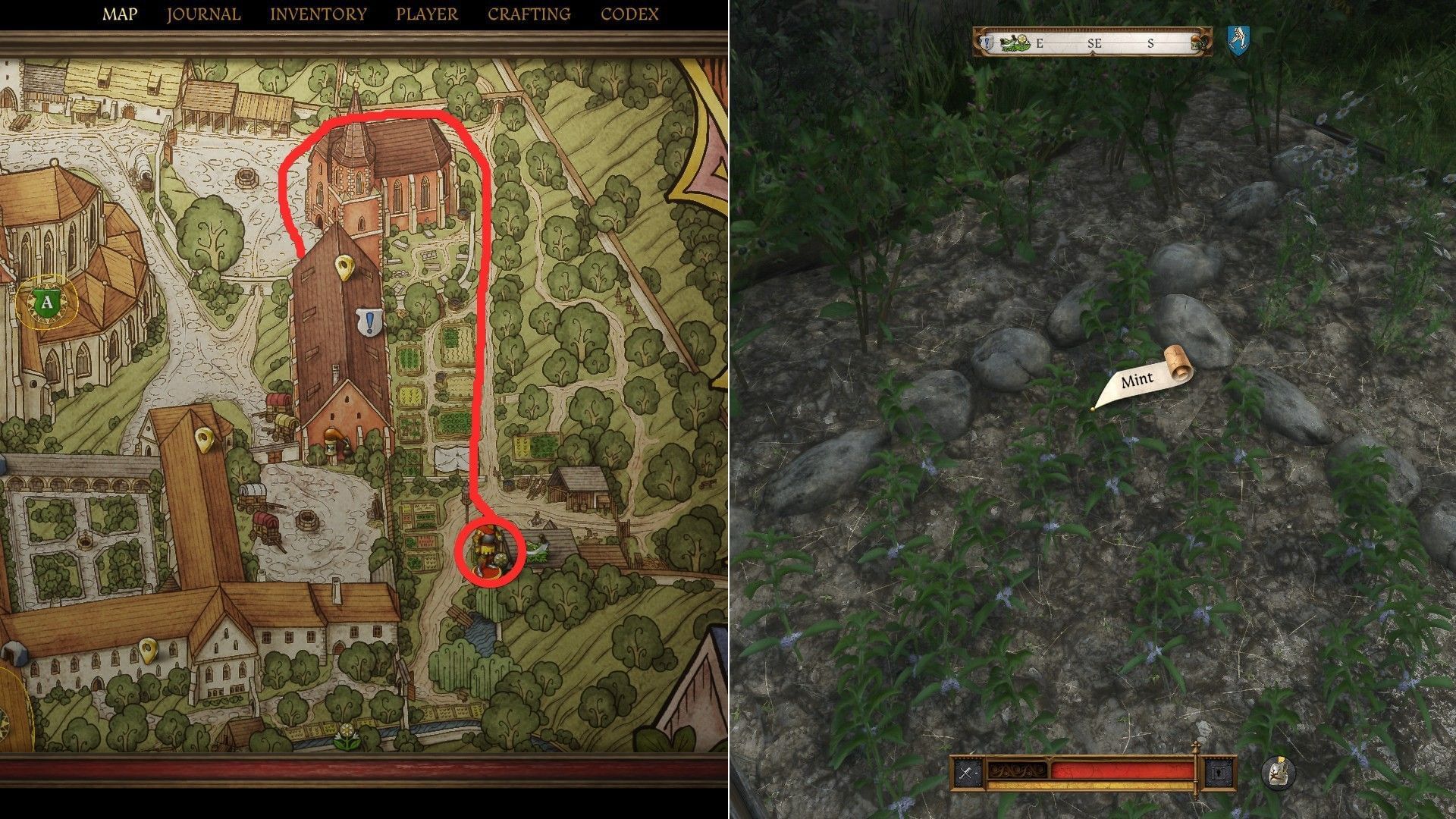Click the green "A" fast travel marker on map
This screenshot has width=1456, height=819.
click(47, 303)
